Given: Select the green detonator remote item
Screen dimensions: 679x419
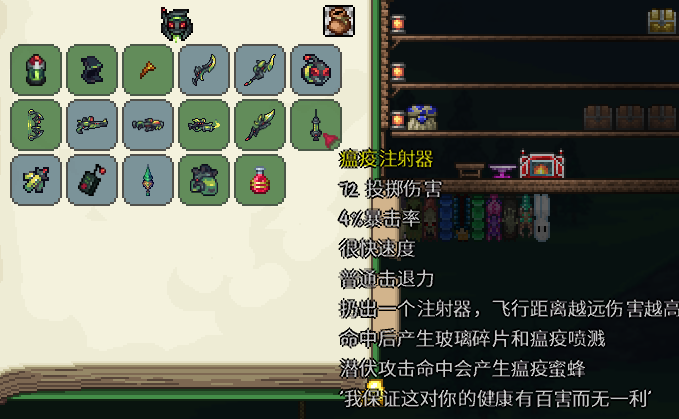Looking at the screenshot, I should point(93,180).
